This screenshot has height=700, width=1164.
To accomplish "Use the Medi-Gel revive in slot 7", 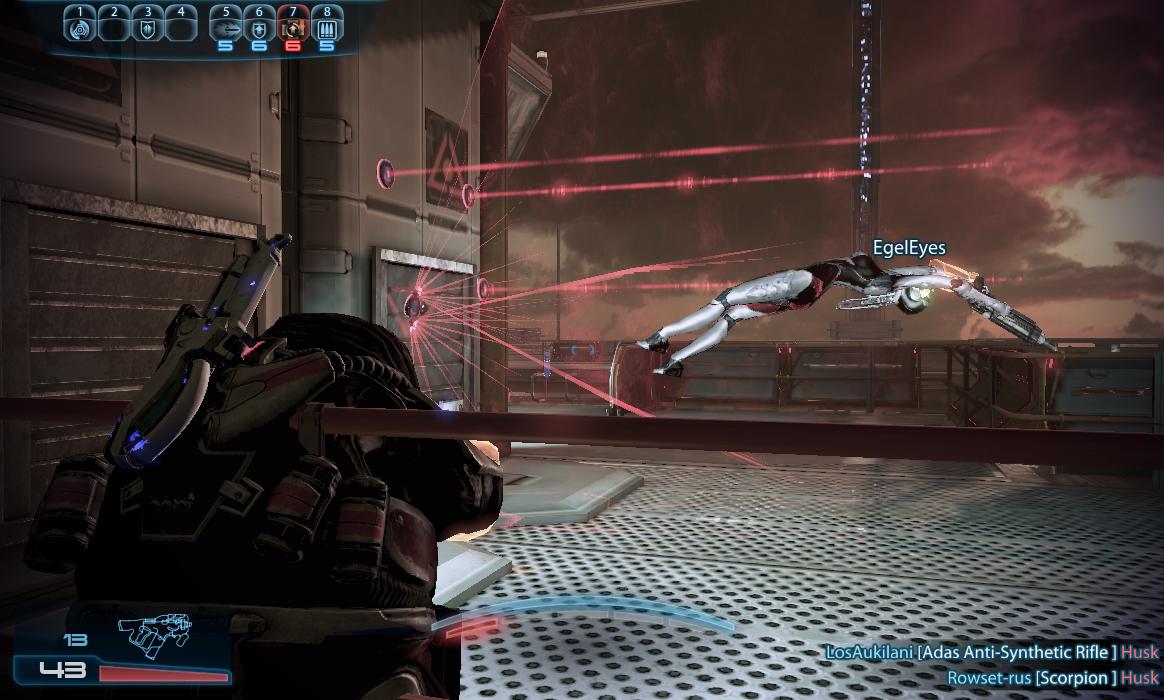I will (x=293, y=29).
